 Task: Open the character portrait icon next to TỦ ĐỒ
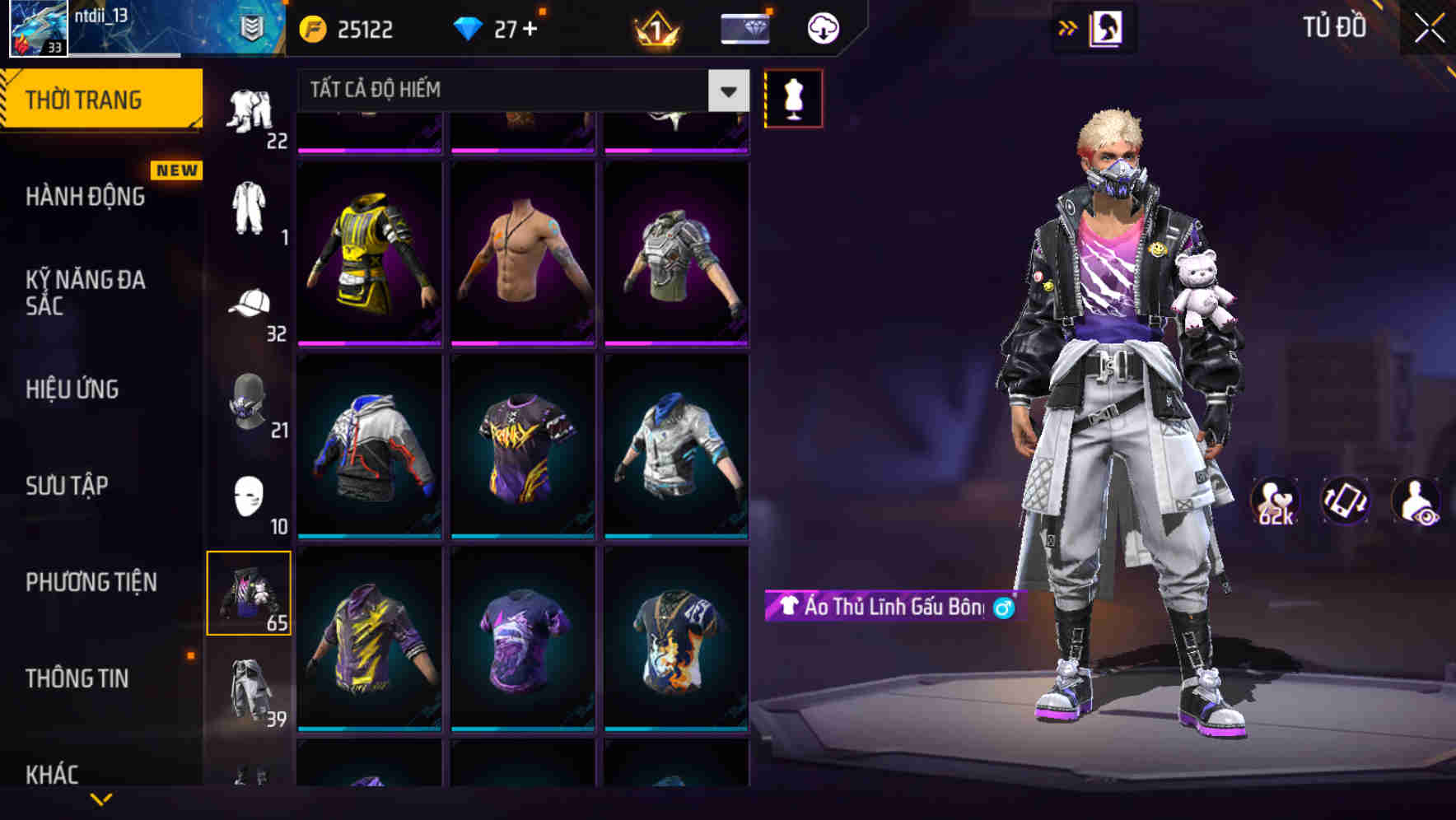tap(1108, 27)
